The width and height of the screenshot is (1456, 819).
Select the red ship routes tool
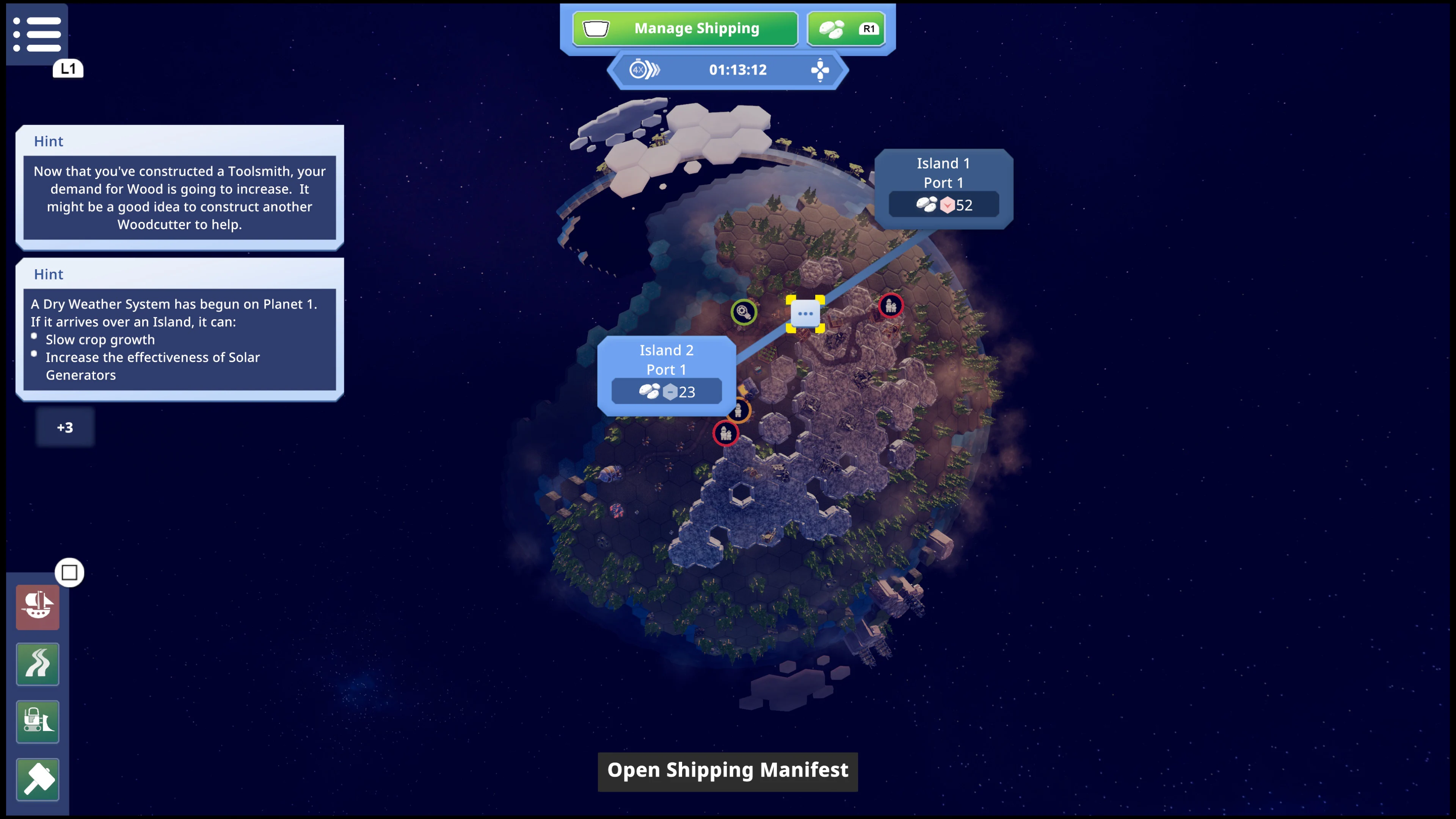[x=37, y=607]
